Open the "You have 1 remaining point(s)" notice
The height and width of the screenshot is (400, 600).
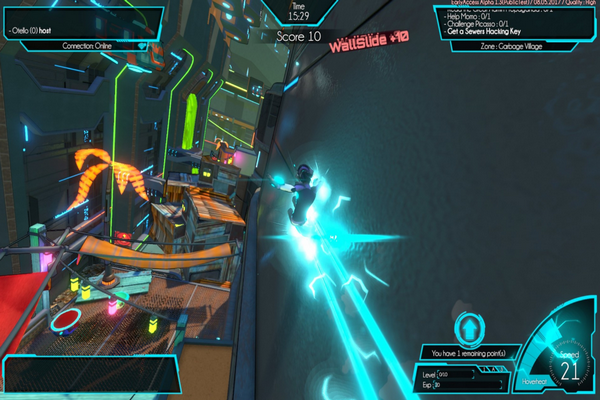(x=468, y=354)
